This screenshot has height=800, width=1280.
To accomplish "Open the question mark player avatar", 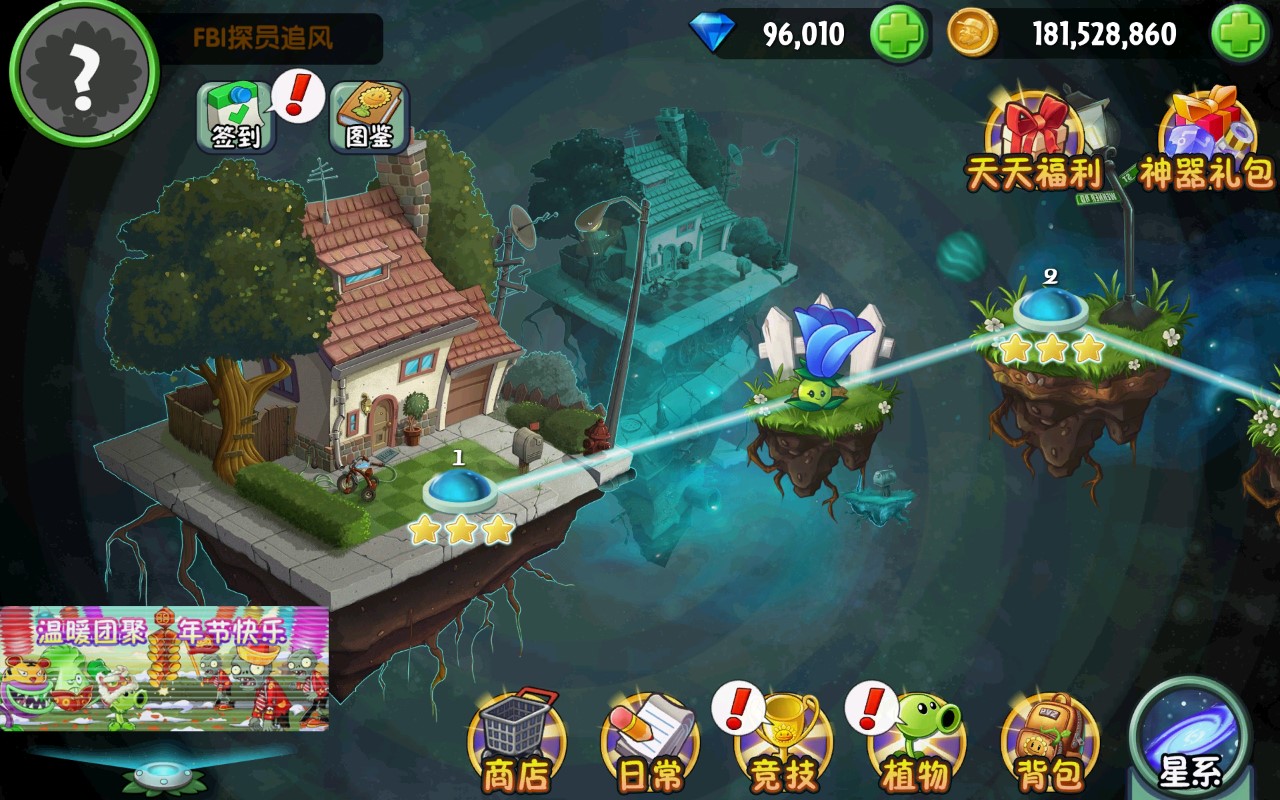I will [x=84, y=70].
